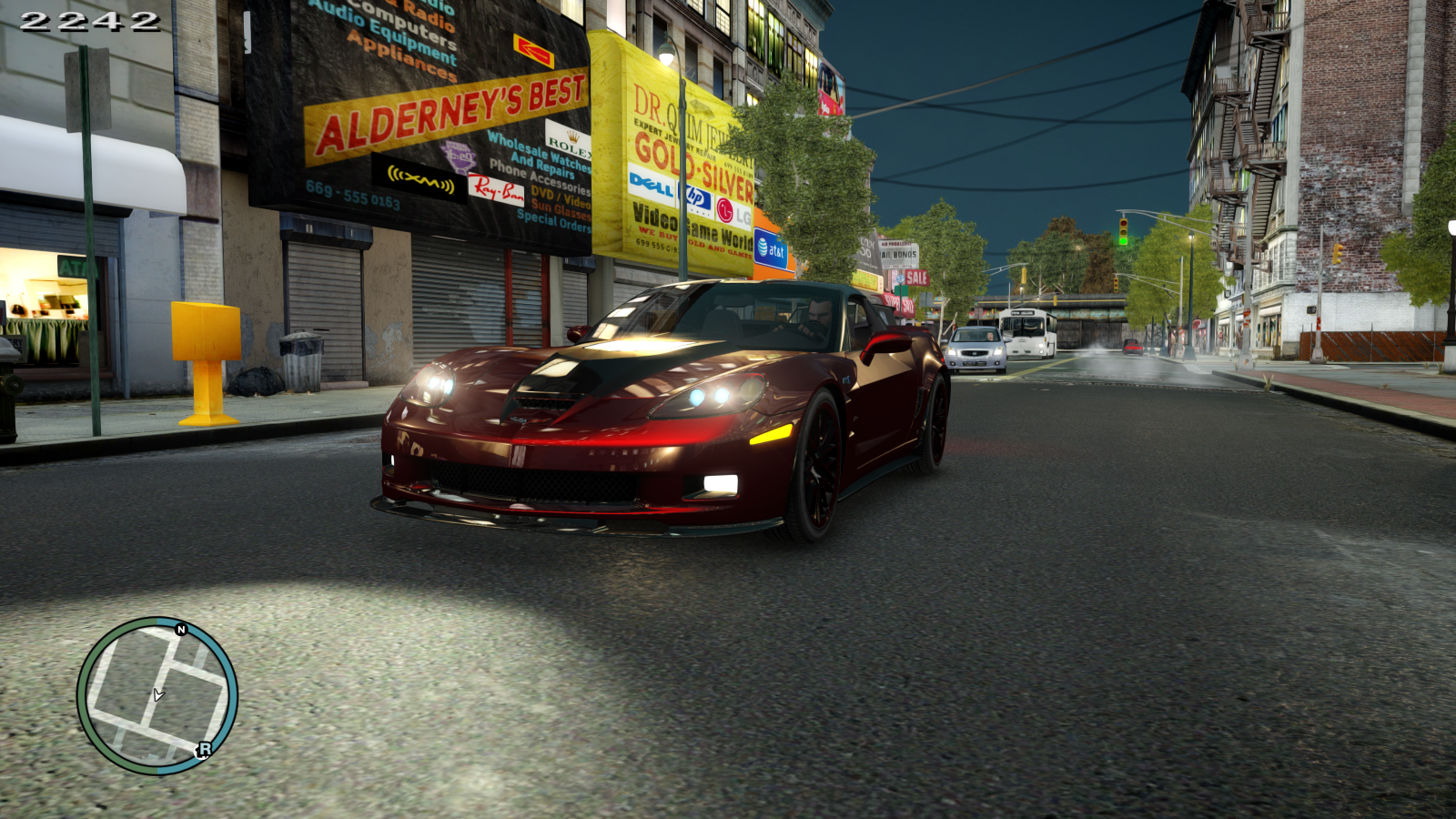Image resolution: width=1456 pixels, height=819 pixels.
Task: Click the R badge below the minimap
Action: point(205,748)
